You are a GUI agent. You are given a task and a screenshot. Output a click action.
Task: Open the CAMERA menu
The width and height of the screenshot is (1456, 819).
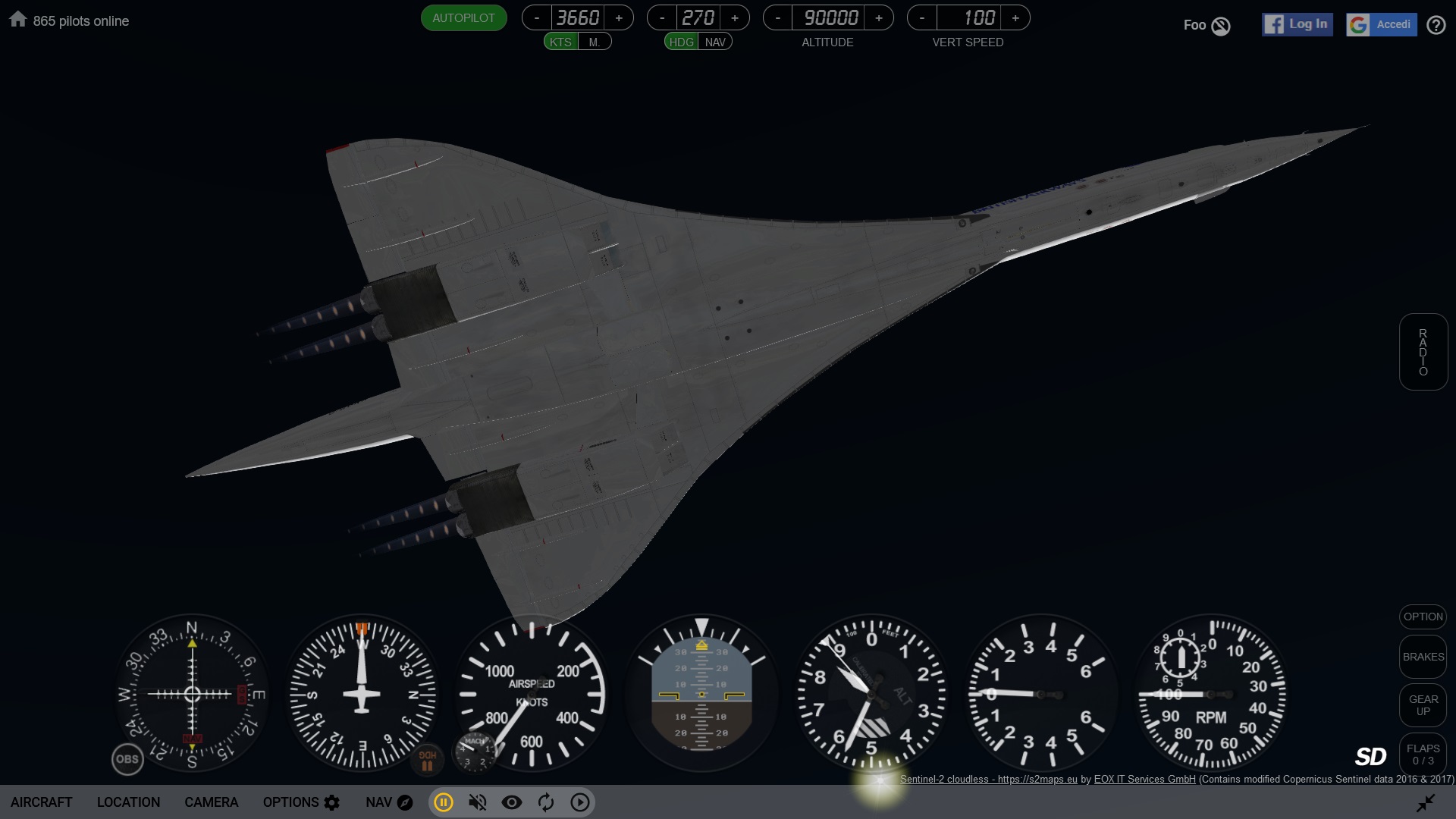tap(211, 802)
